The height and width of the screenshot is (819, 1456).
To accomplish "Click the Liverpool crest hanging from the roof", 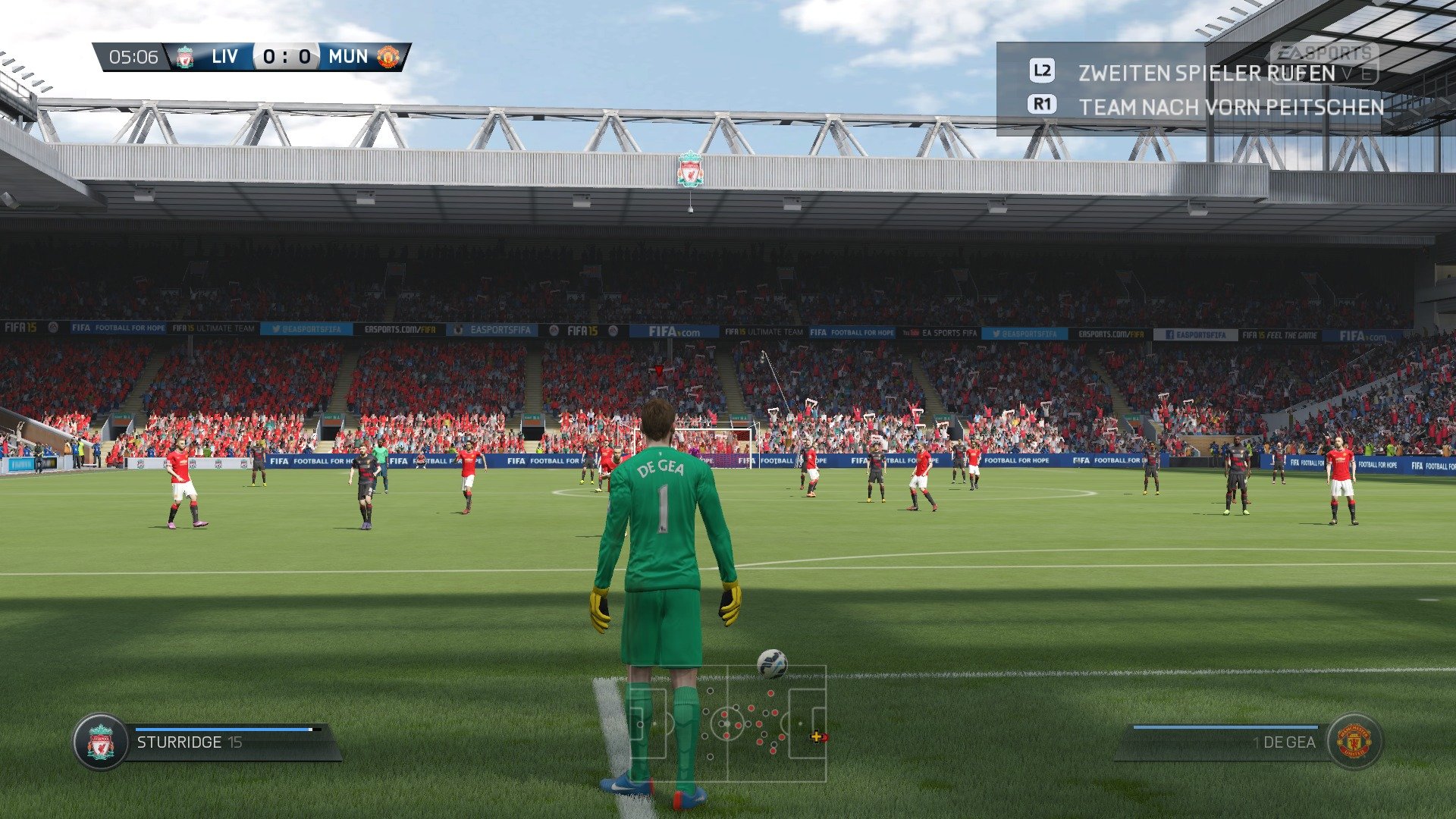I will (x=691, y=171).
